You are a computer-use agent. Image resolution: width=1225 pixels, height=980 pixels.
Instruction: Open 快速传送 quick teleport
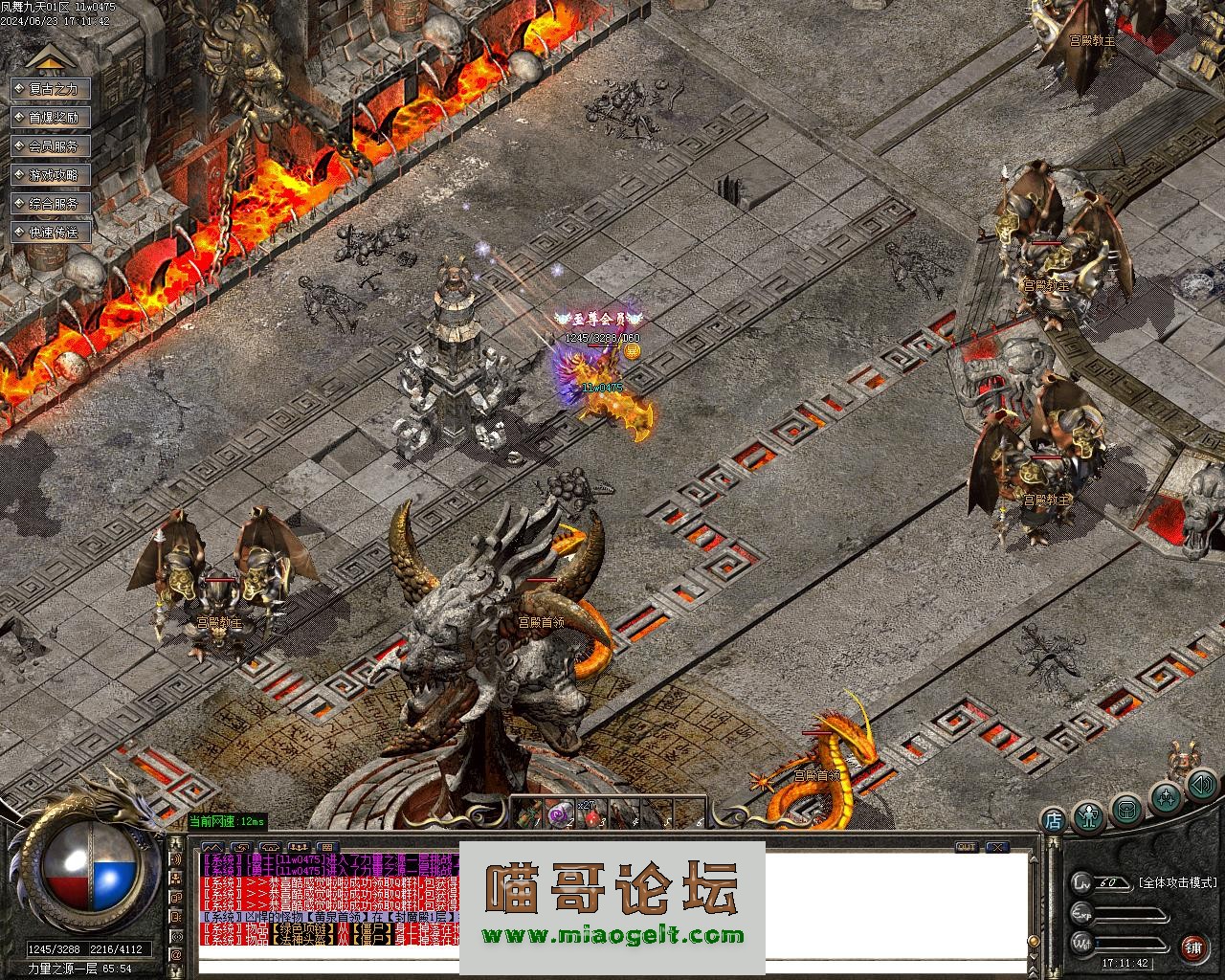point(51,233)
